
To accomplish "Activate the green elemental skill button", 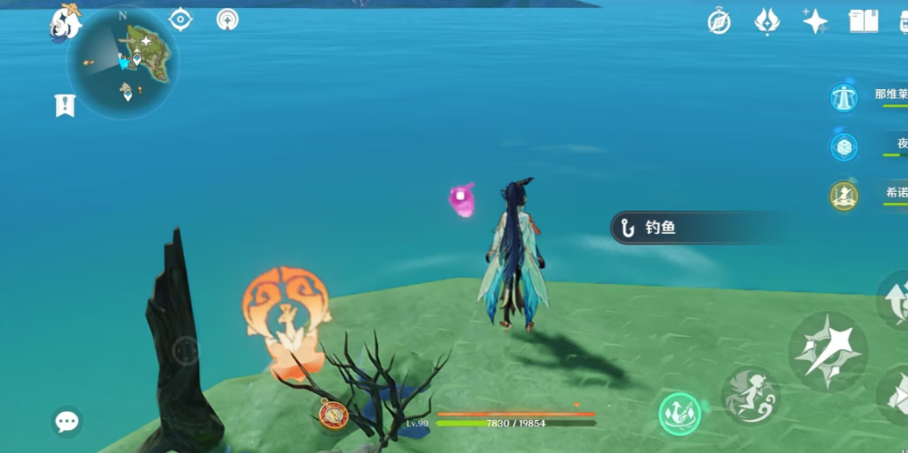I will [x=679, y=414].
